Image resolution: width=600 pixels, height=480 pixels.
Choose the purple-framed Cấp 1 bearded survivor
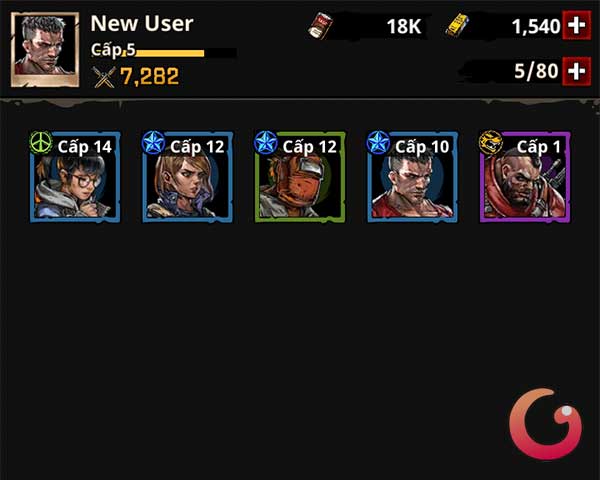[525, 177]
